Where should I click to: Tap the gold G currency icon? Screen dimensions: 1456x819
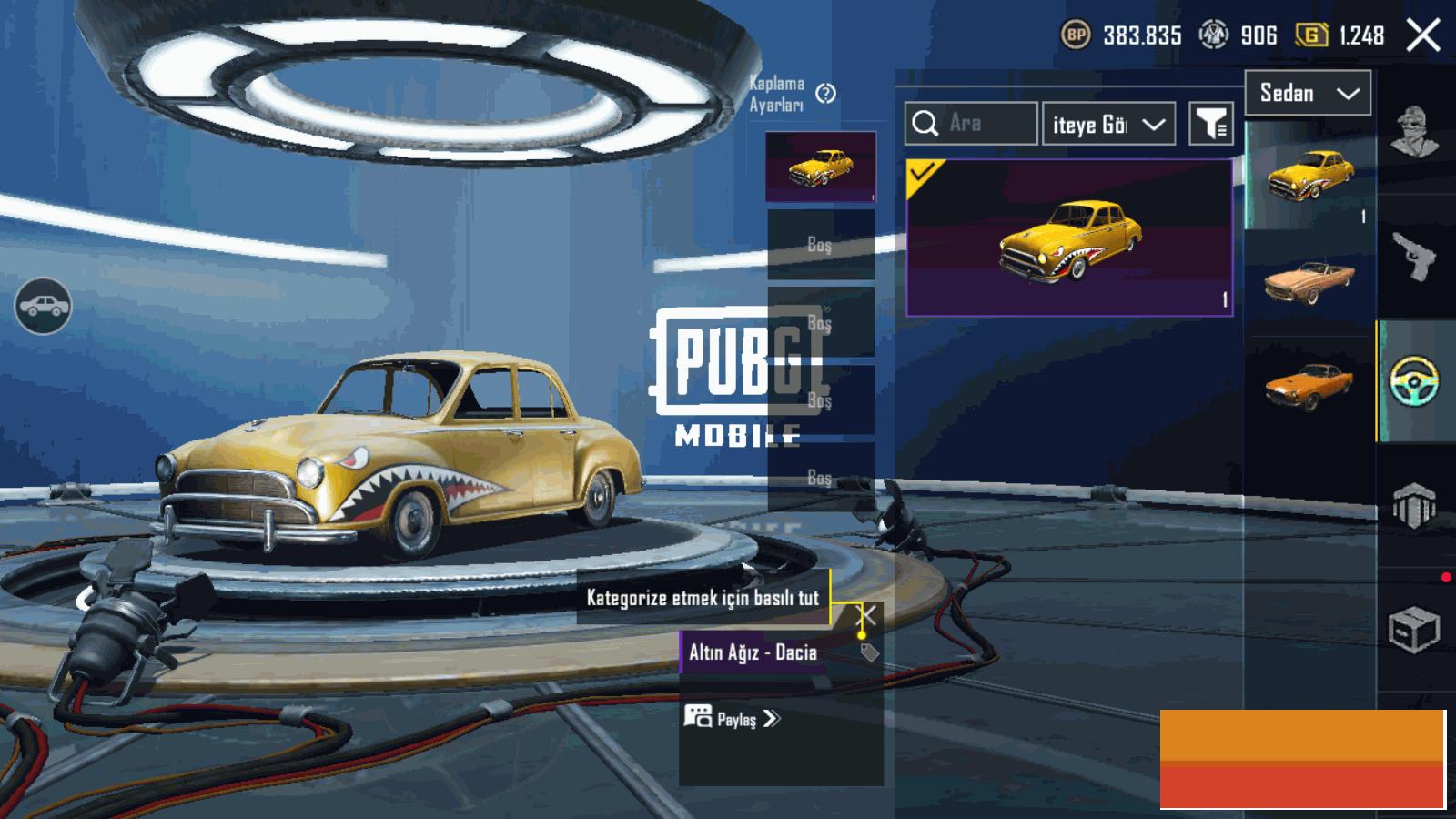[x=1311, y=35]
